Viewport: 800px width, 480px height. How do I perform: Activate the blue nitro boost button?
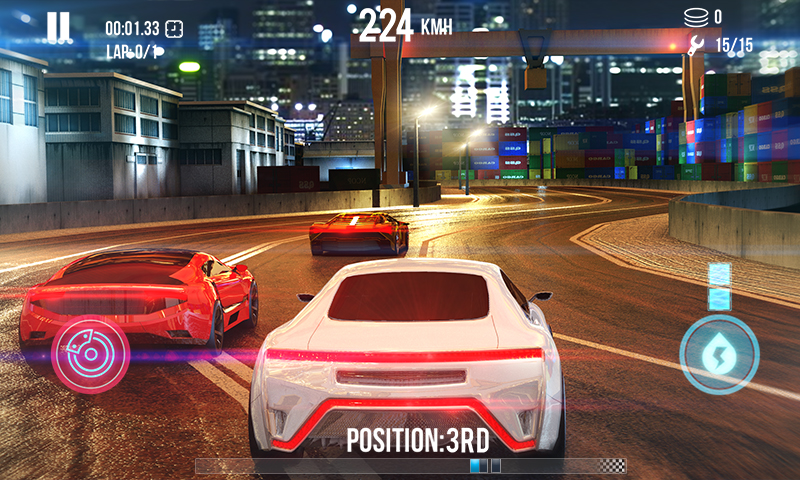pos(719,354)
